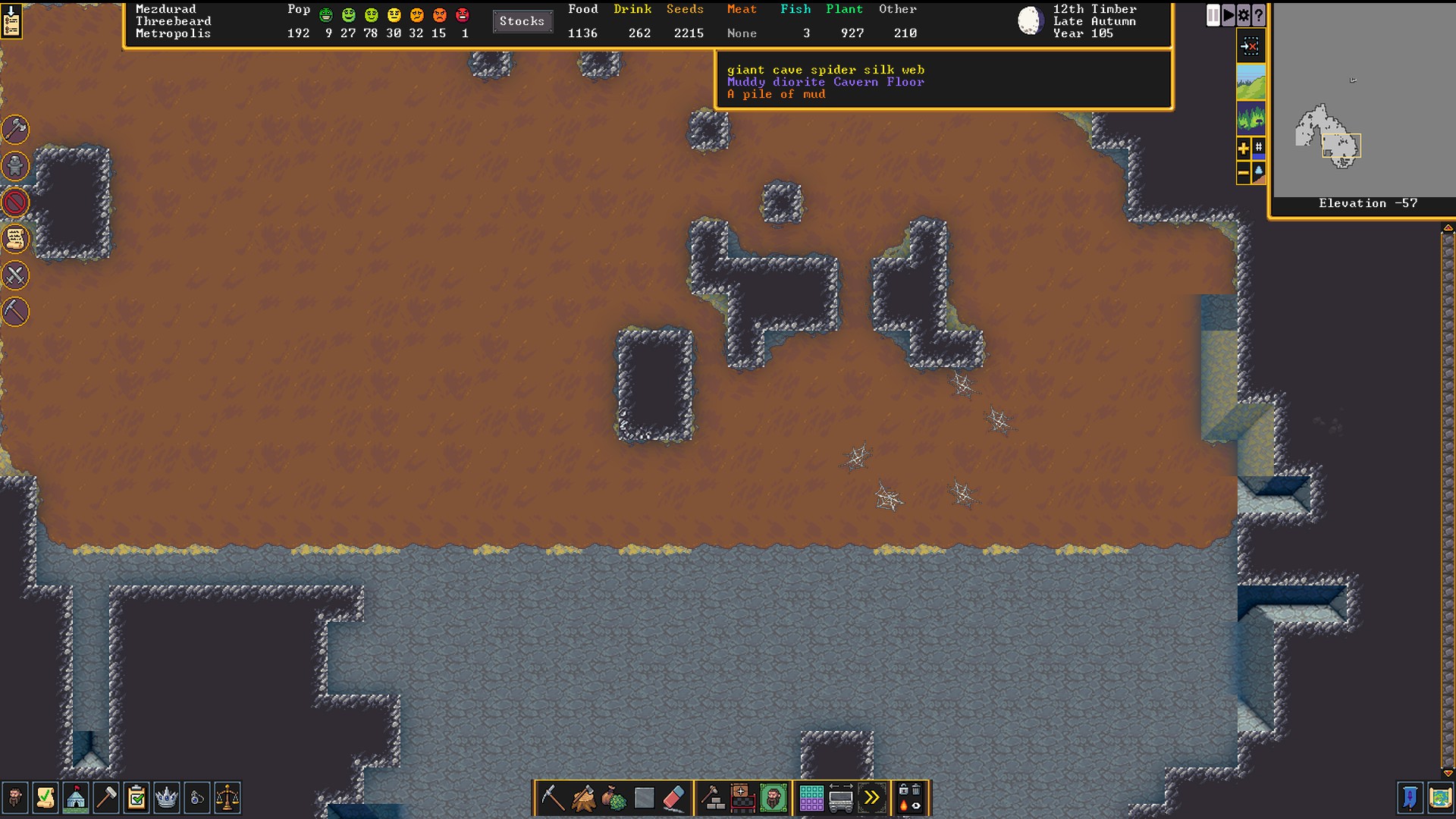The width and height of the screenshot is (1456, 819).
Task: Open the Stocks screen
Action: (x=522, y=21)
